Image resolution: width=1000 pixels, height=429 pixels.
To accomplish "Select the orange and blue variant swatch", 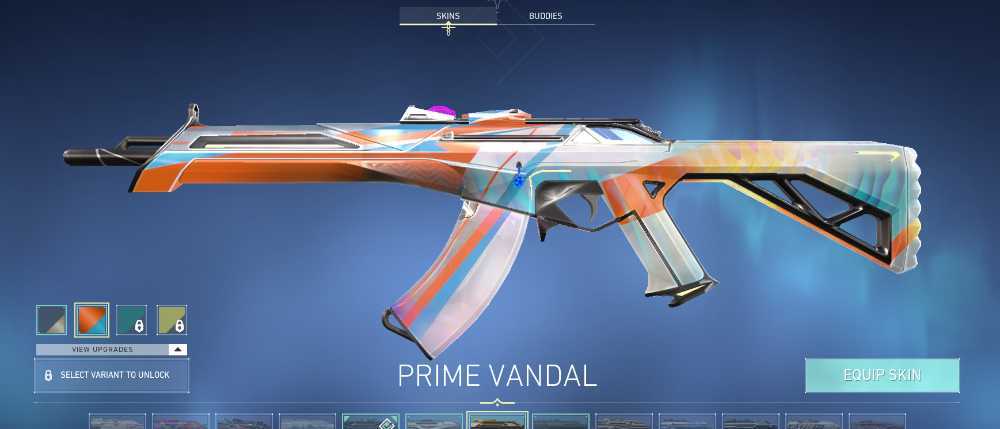I will pyautogui.click(x=92, y=319).
